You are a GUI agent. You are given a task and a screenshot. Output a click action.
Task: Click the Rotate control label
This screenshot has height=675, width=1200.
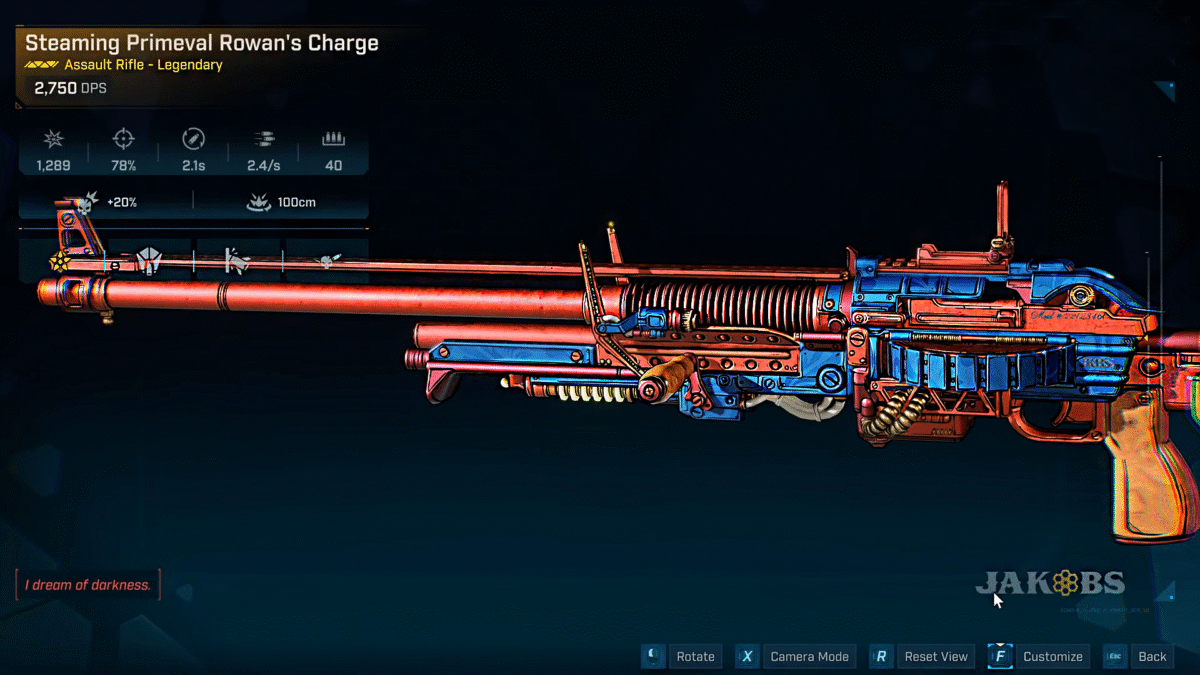(x=695, y=657)
